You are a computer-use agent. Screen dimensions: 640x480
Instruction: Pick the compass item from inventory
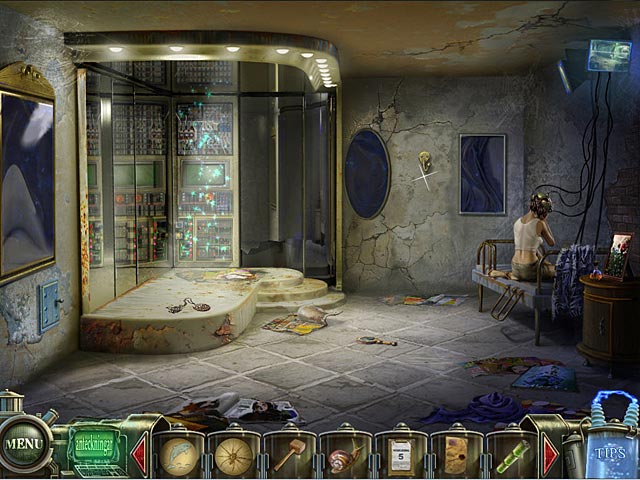pyautogui.click(x=234, y=456)
